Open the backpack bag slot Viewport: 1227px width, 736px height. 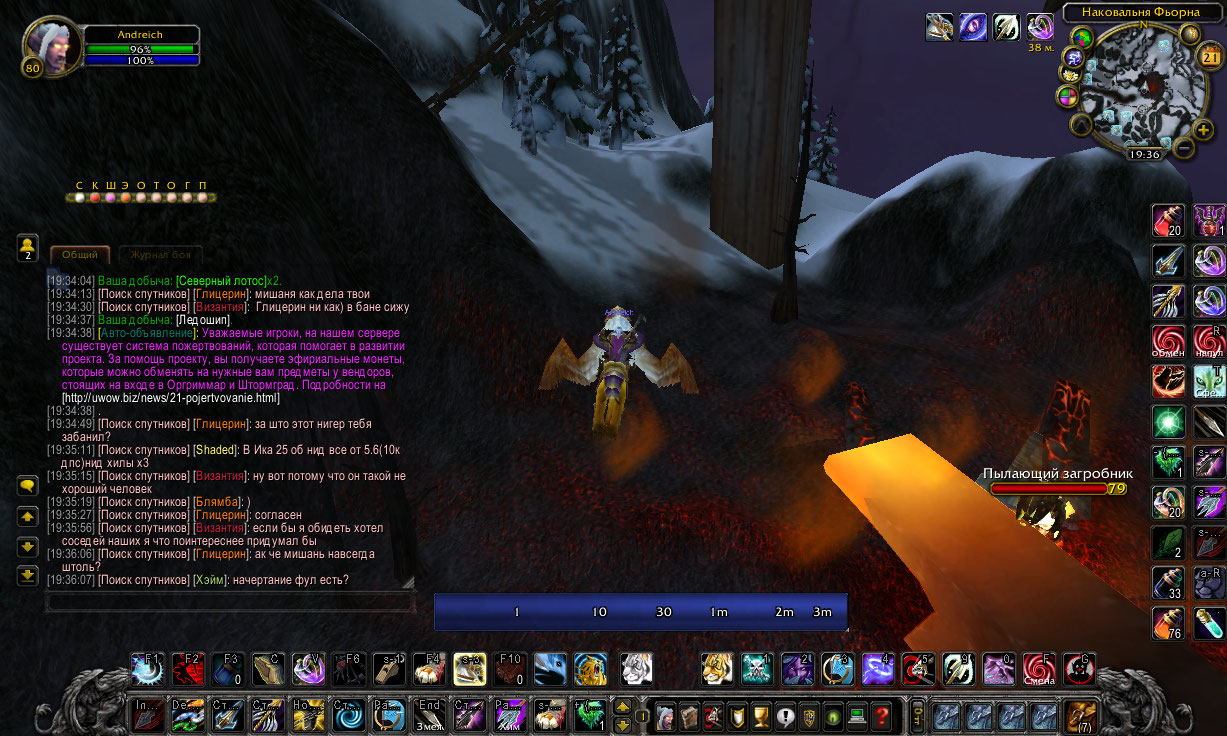(x=1081, y=715)
